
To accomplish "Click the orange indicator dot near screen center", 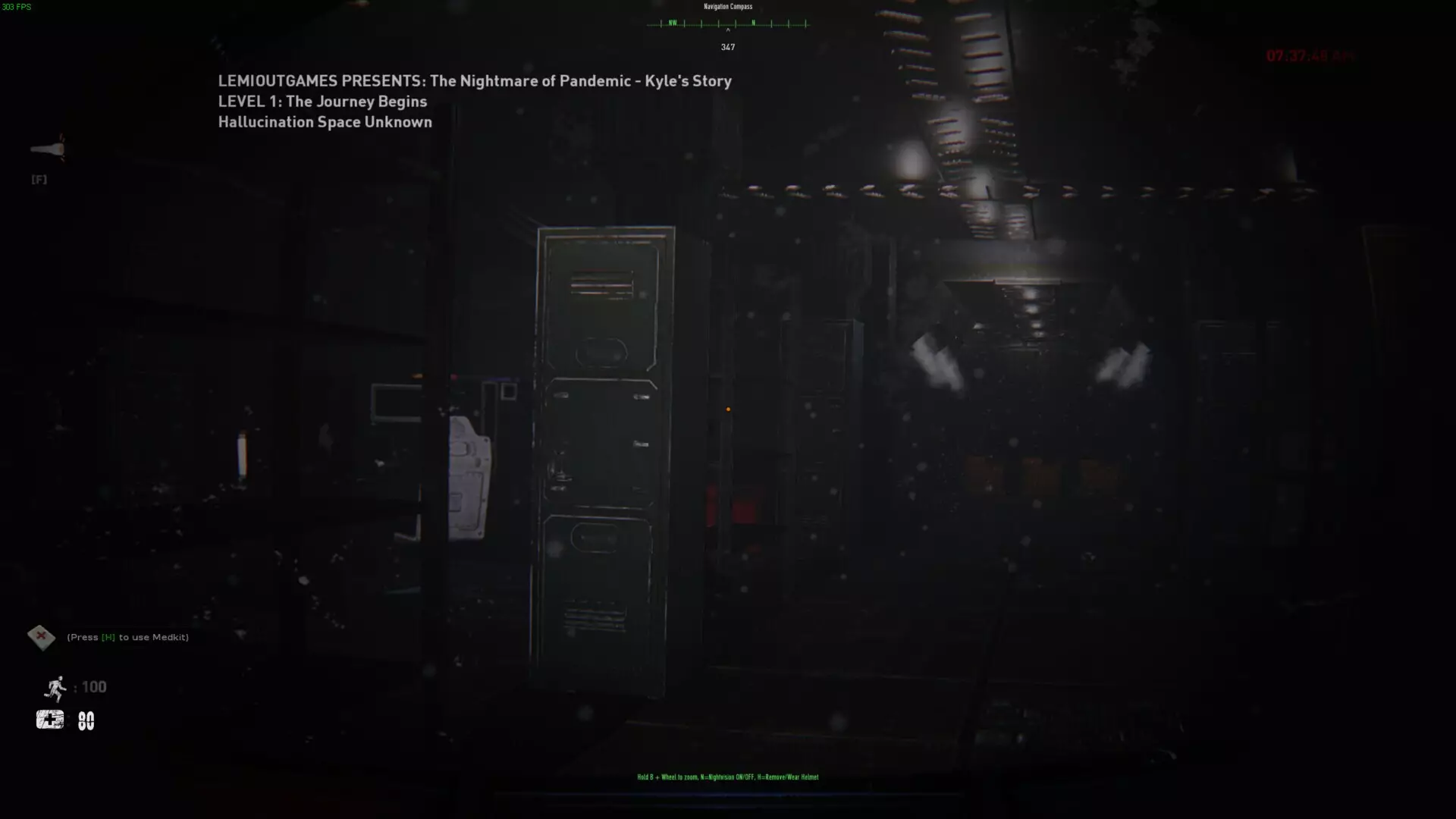I will 728,409.
